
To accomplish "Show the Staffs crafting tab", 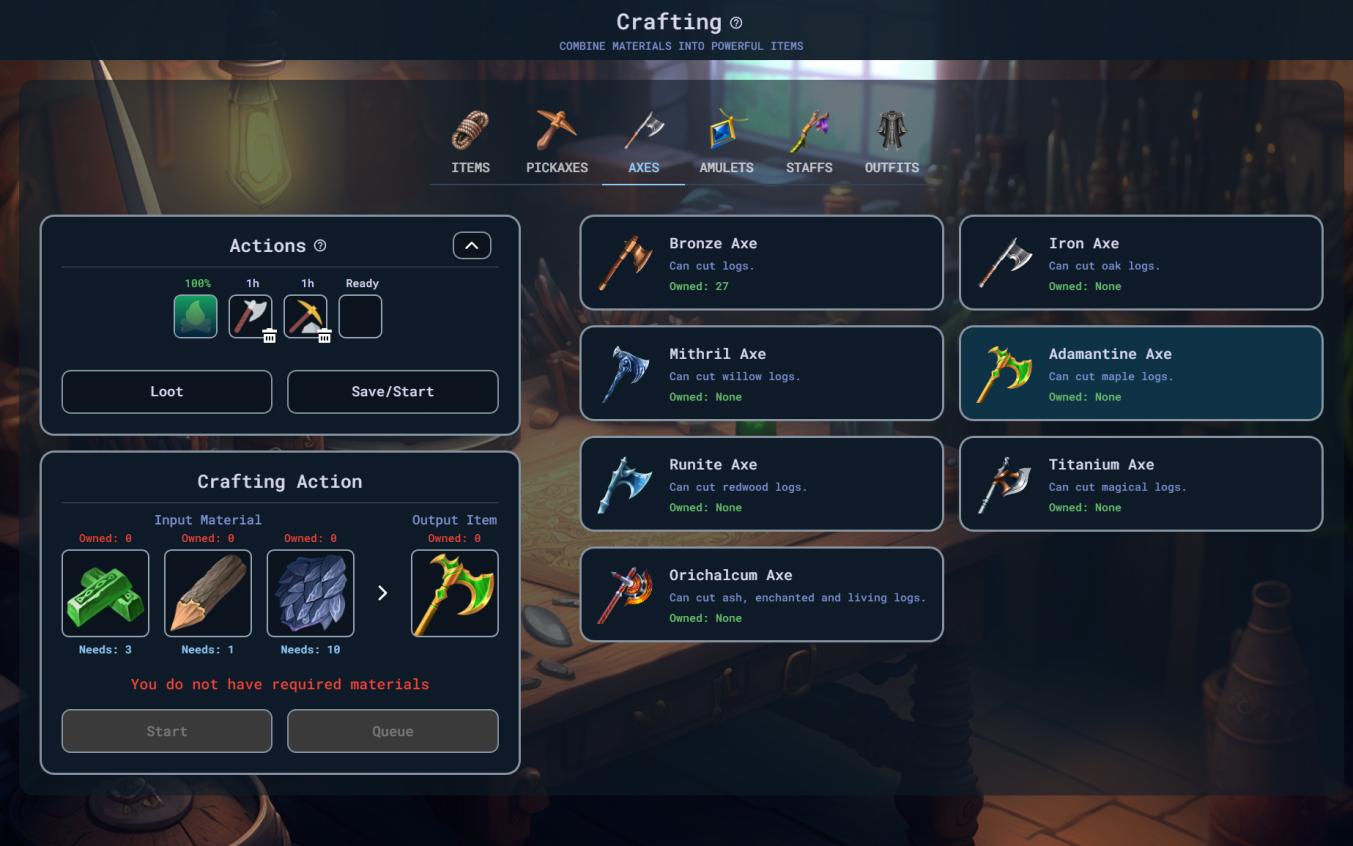I will 809,144.
